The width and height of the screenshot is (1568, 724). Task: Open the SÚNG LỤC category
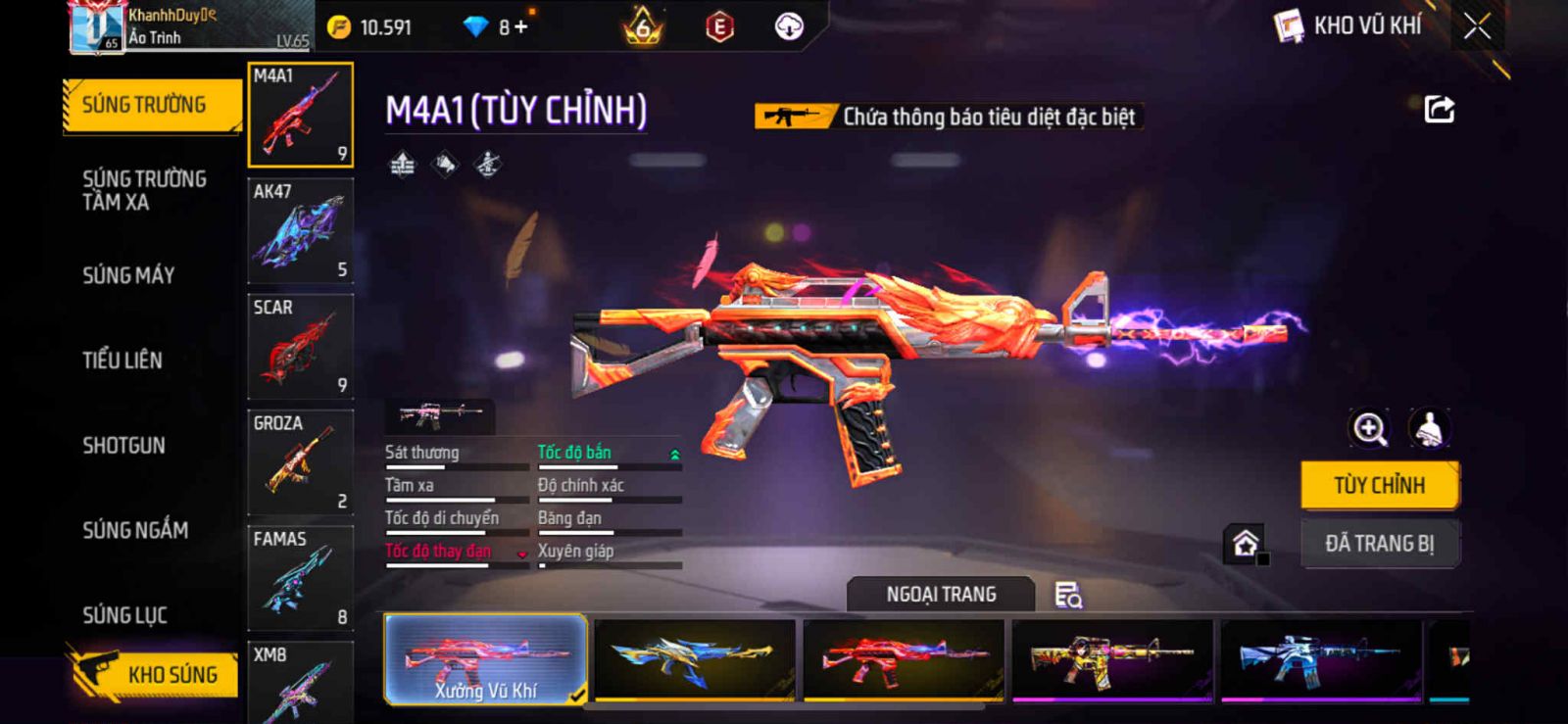[x=124, y=615]
